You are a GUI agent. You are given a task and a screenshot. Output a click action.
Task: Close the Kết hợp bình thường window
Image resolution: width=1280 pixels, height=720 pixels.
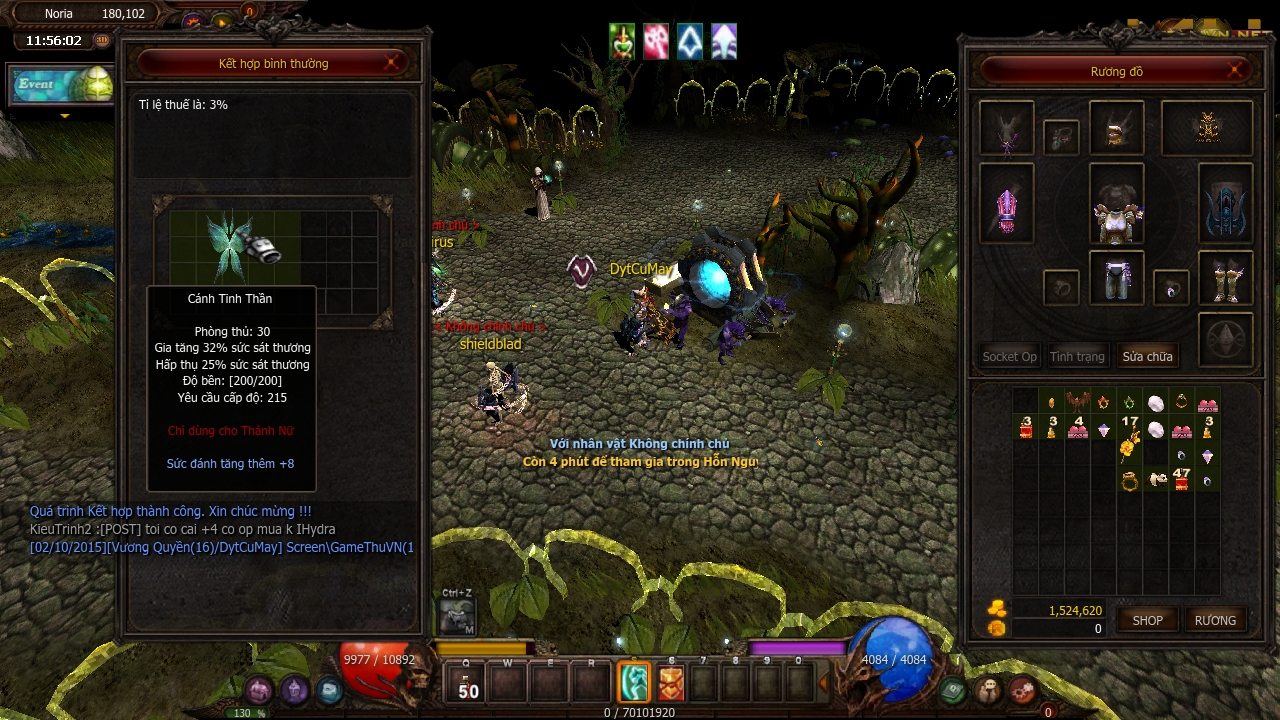(393, 63)
